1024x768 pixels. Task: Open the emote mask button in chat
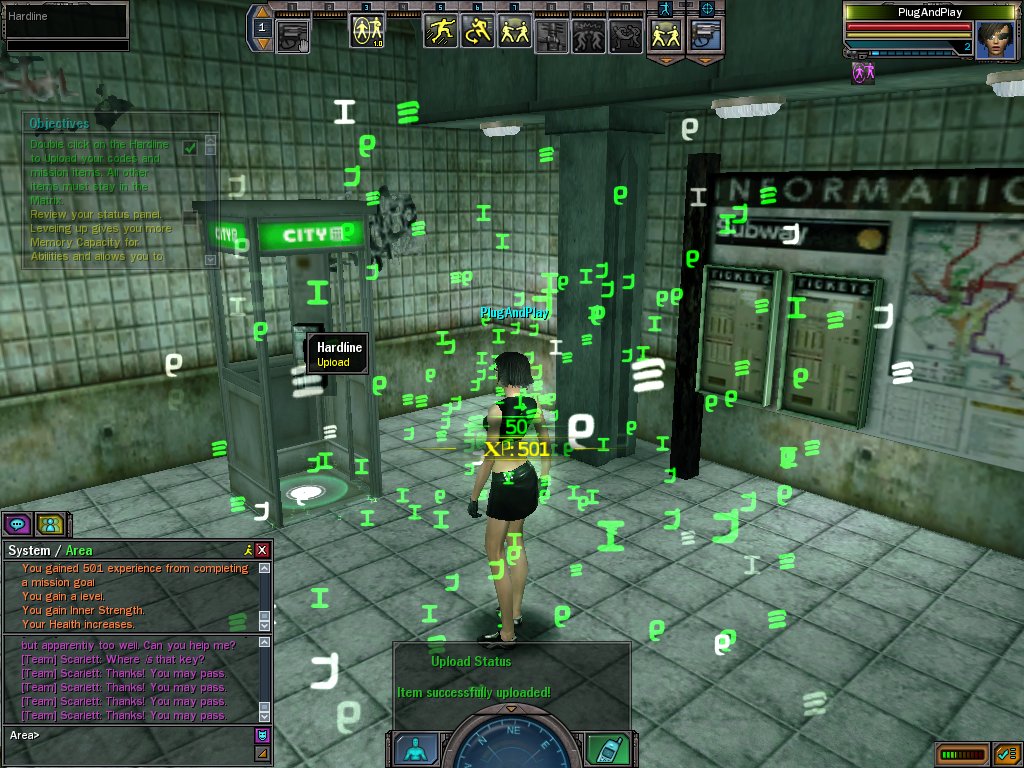262,735
